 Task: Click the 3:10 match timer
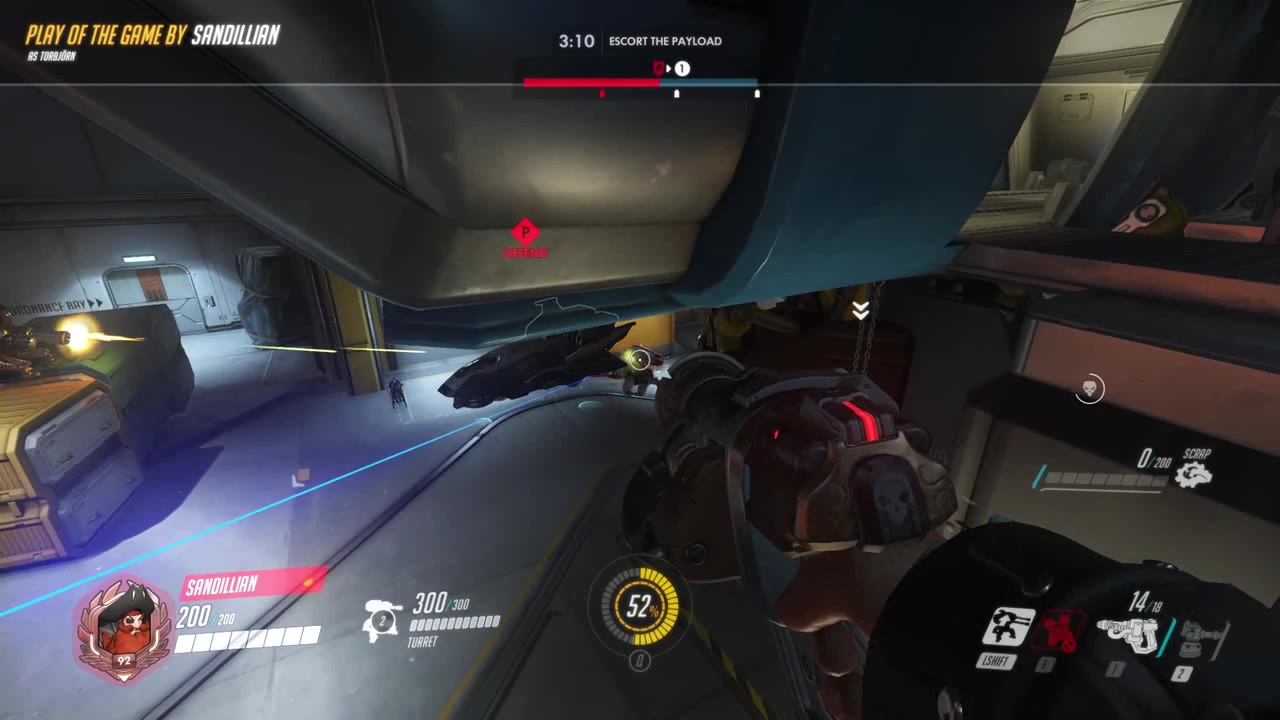(x=575, y=41)
